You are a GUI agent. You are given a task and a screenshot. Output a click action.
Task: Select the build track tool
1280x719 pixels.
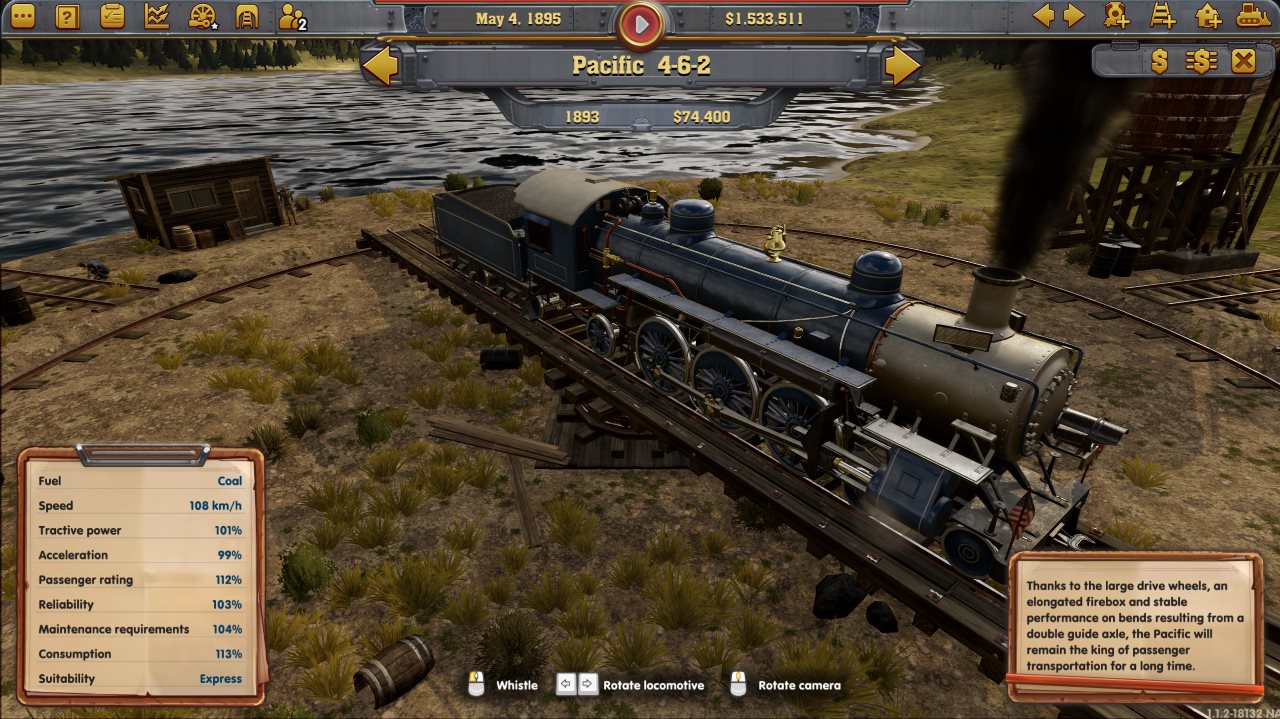1162,16
